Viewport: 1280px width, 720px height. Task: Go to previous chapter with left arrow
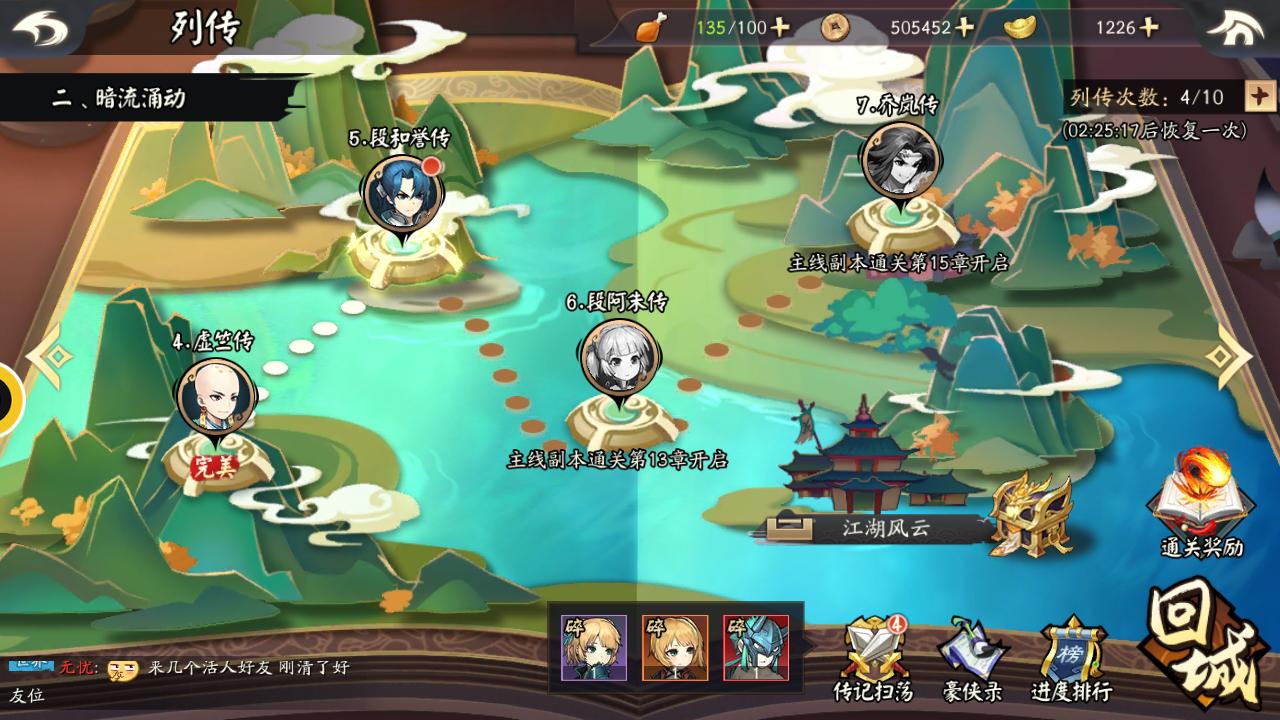48,355
